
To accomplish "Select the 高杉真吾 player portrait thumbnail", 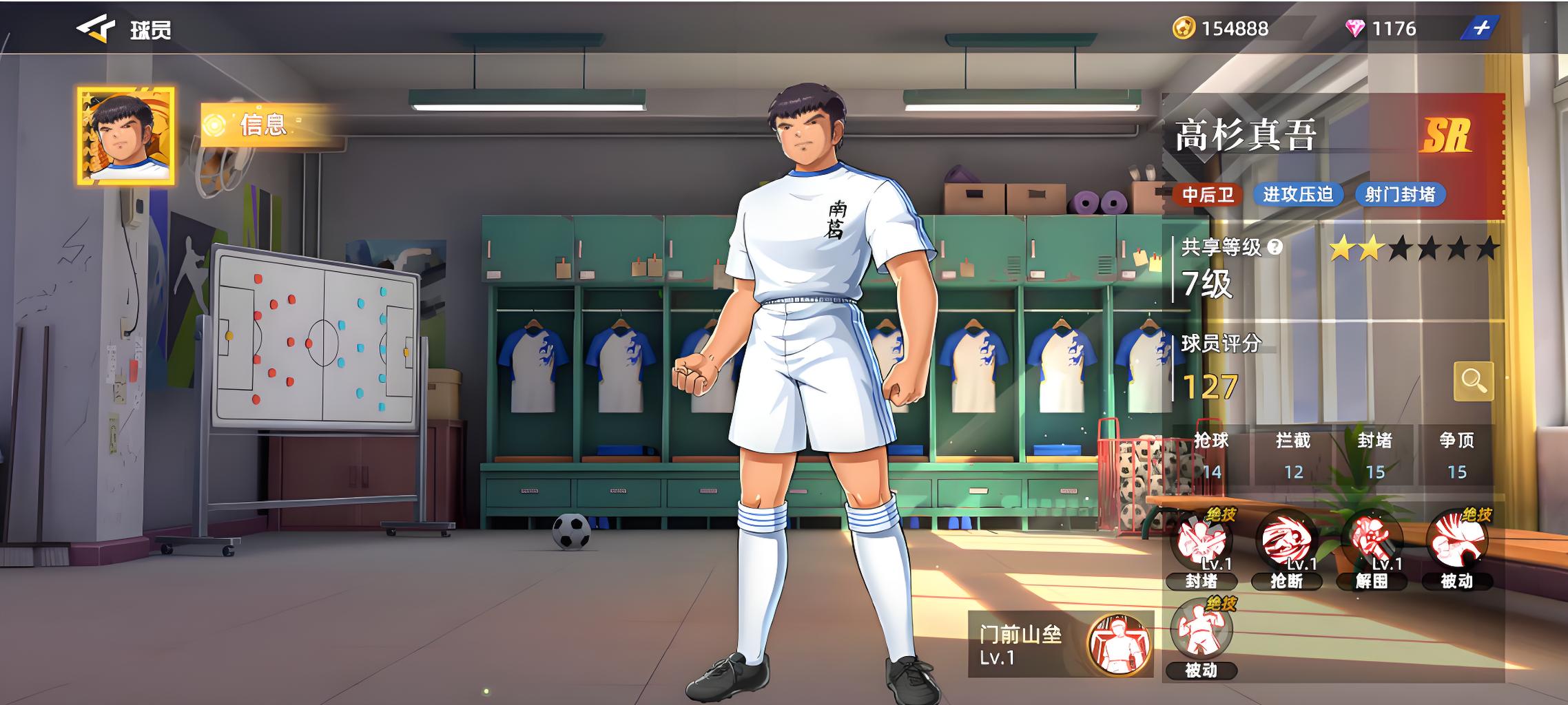I will coord(125,136).
